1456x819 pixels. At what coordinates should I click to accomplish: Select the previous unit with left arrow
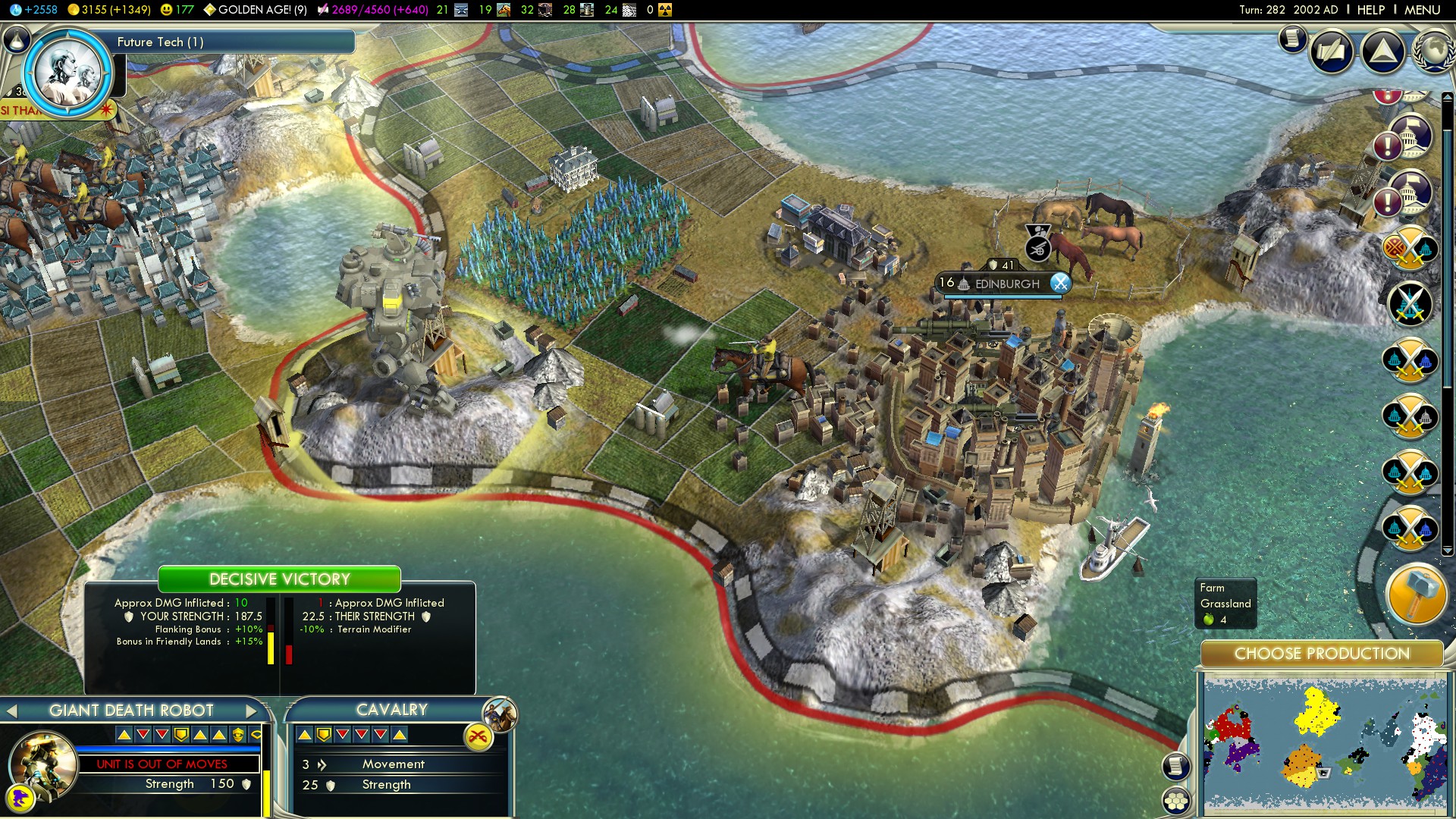11,711
